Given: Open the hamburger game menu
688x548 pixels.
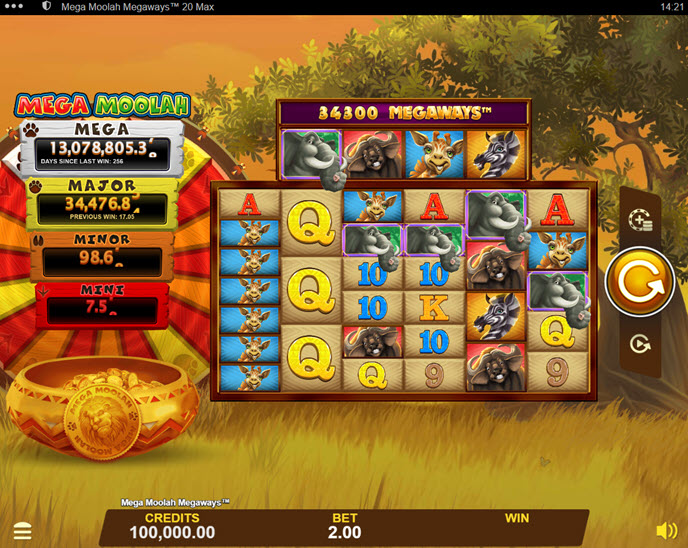Looking at the screenshot, I should pos(22,531).
